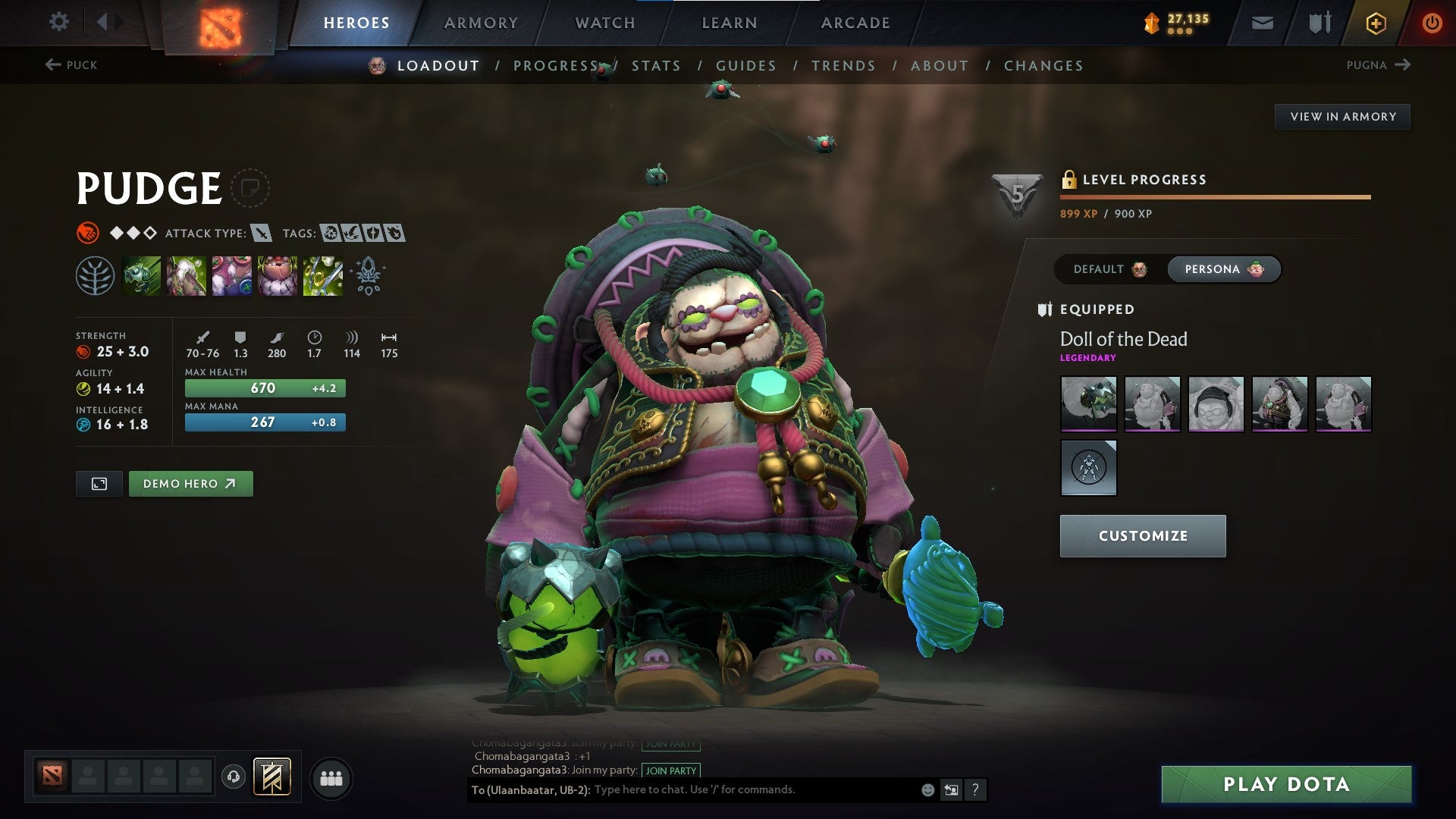Open the Customize loadout button
The width and height of the screenshot is (1456, 819).
pyautogui.click(x=1142, y=536)
